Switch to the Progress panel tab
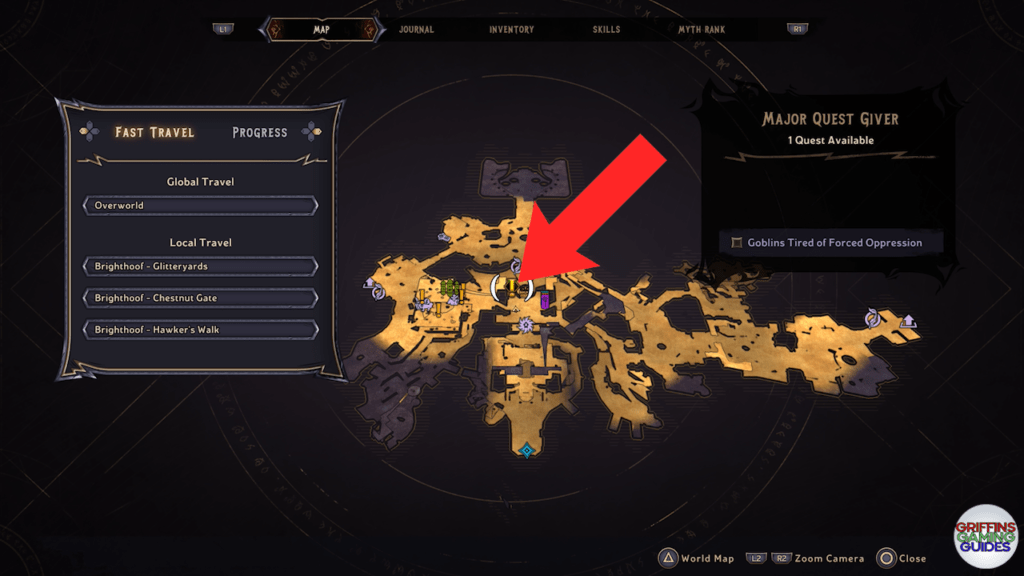 coord(259,132)
